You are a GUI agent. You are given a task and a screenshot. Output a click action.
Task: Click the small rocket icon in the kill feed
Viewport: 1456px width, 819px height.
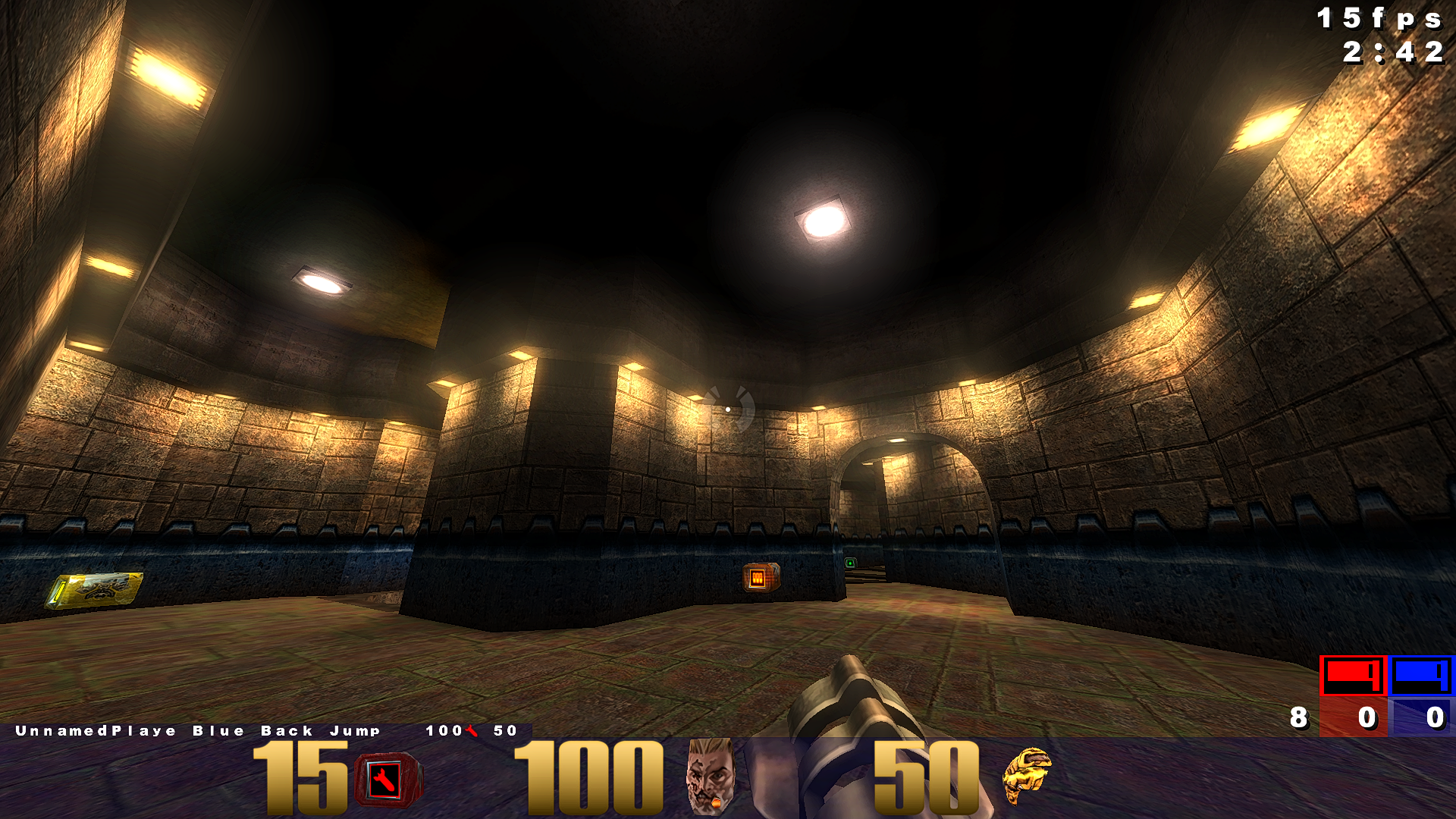471,732
